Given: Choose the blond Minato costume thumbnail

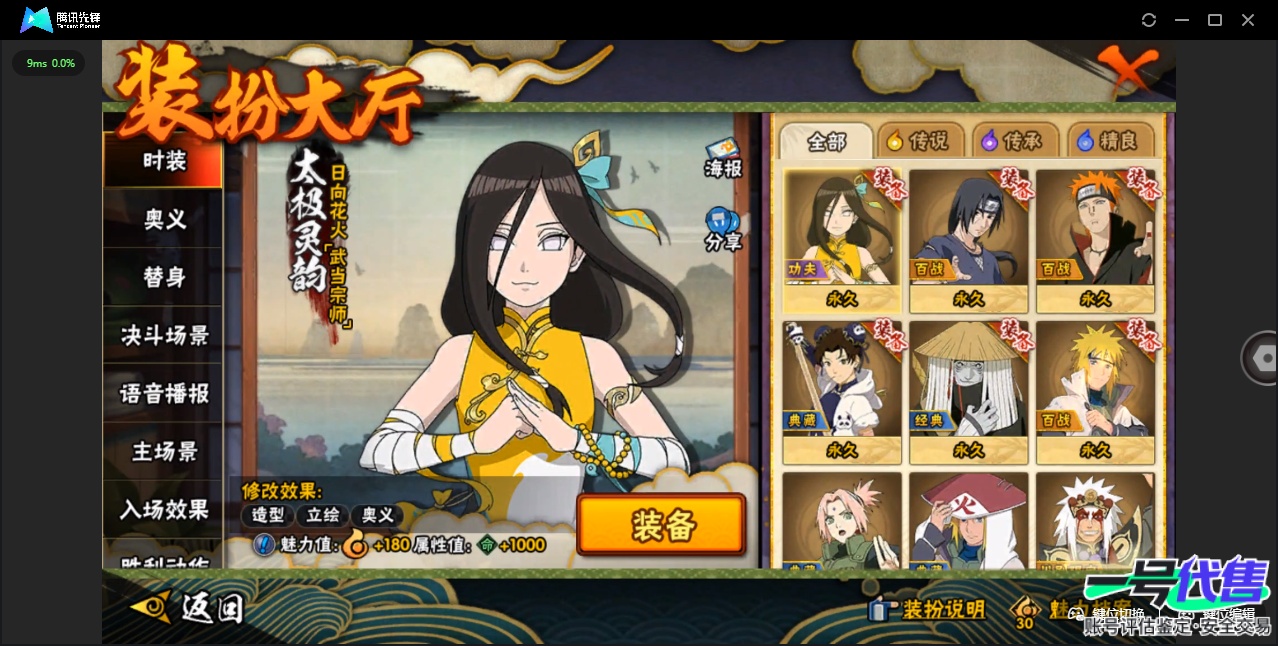Looking at the screenshot, I should [x=1095, y=390].
